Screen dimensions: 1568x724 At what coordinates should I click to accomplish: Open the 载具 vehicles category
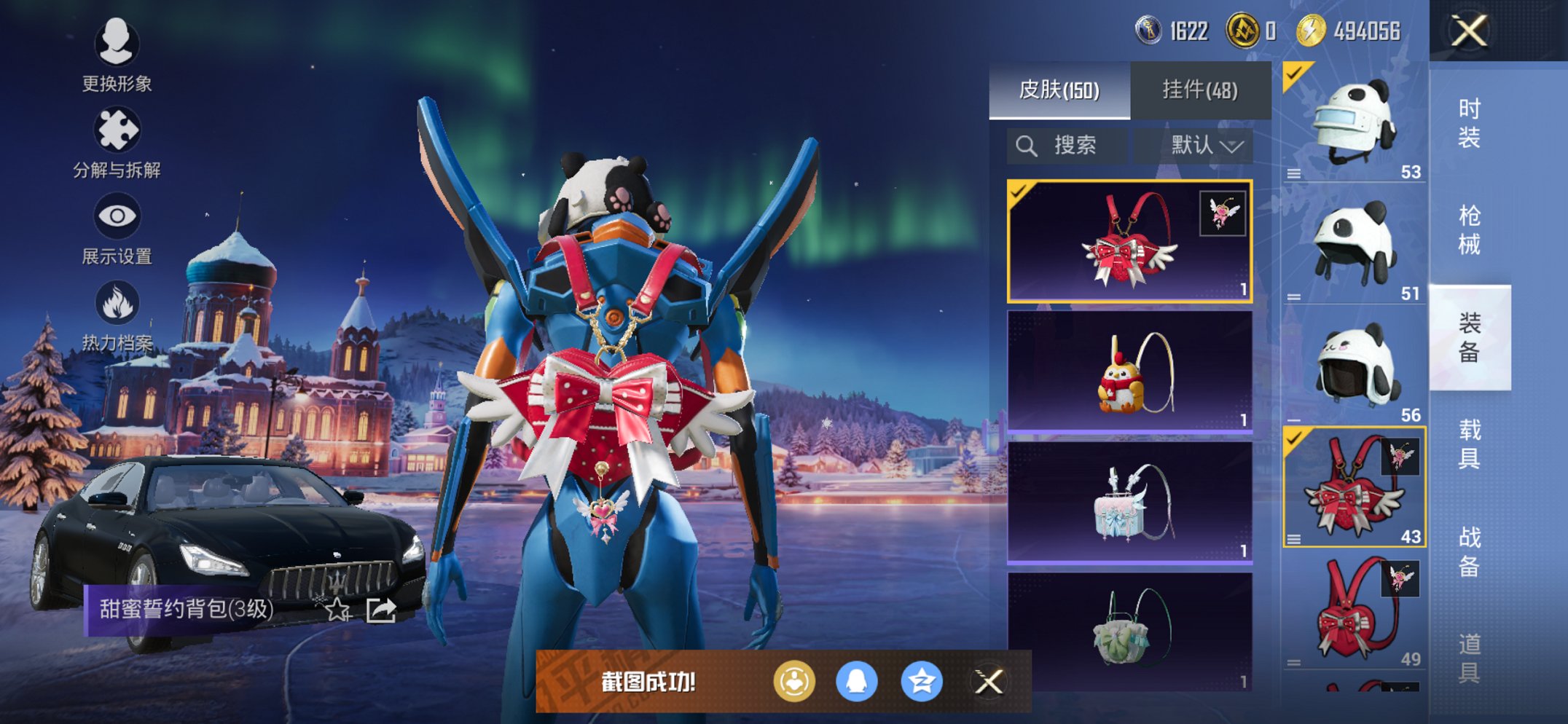pyautogui.click(x=1469, y=444)
